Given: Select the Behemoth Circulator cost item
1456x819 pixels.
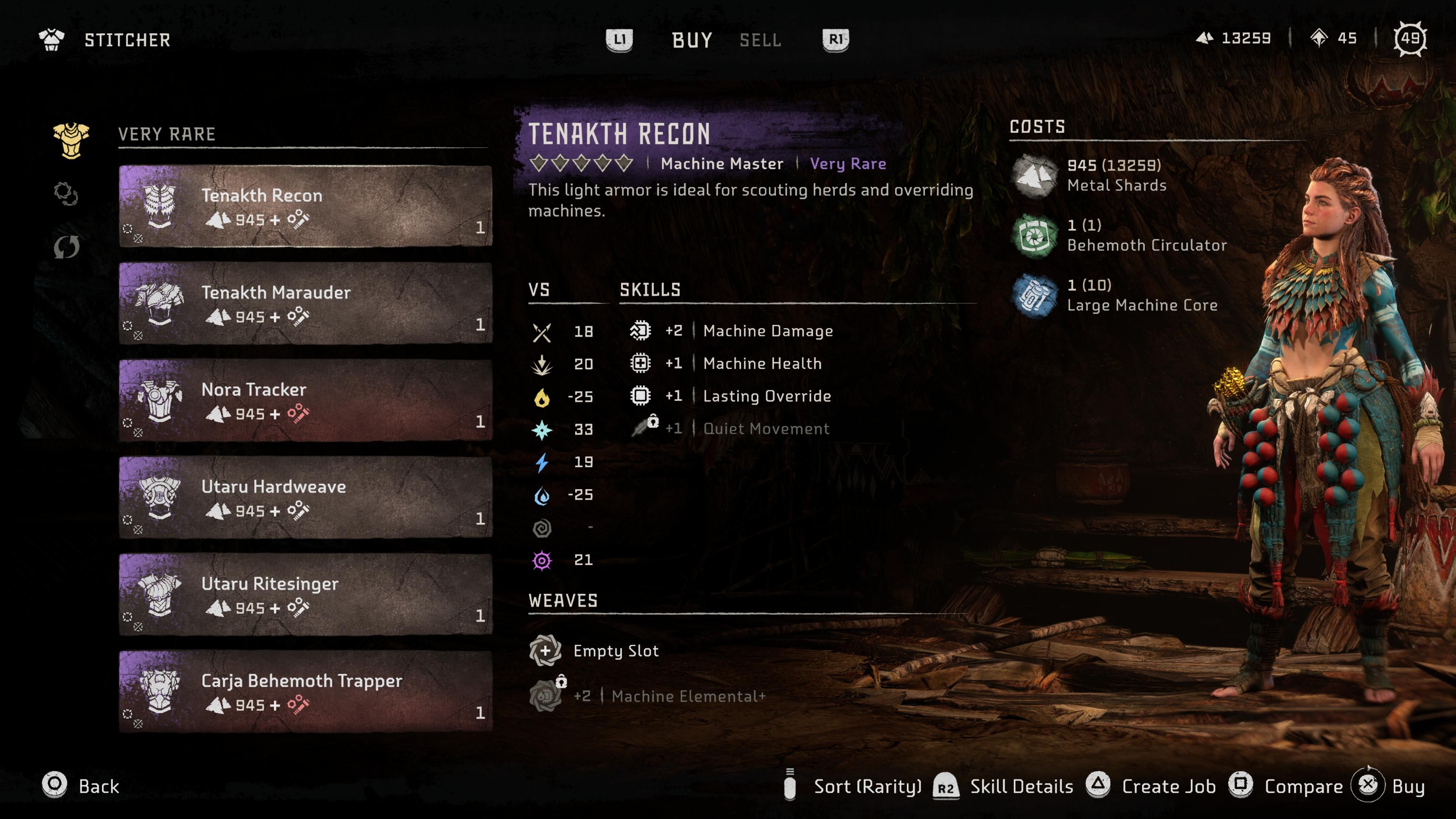Looking at the screenshot, I should pyautogui.click(x=1146, y=235).
